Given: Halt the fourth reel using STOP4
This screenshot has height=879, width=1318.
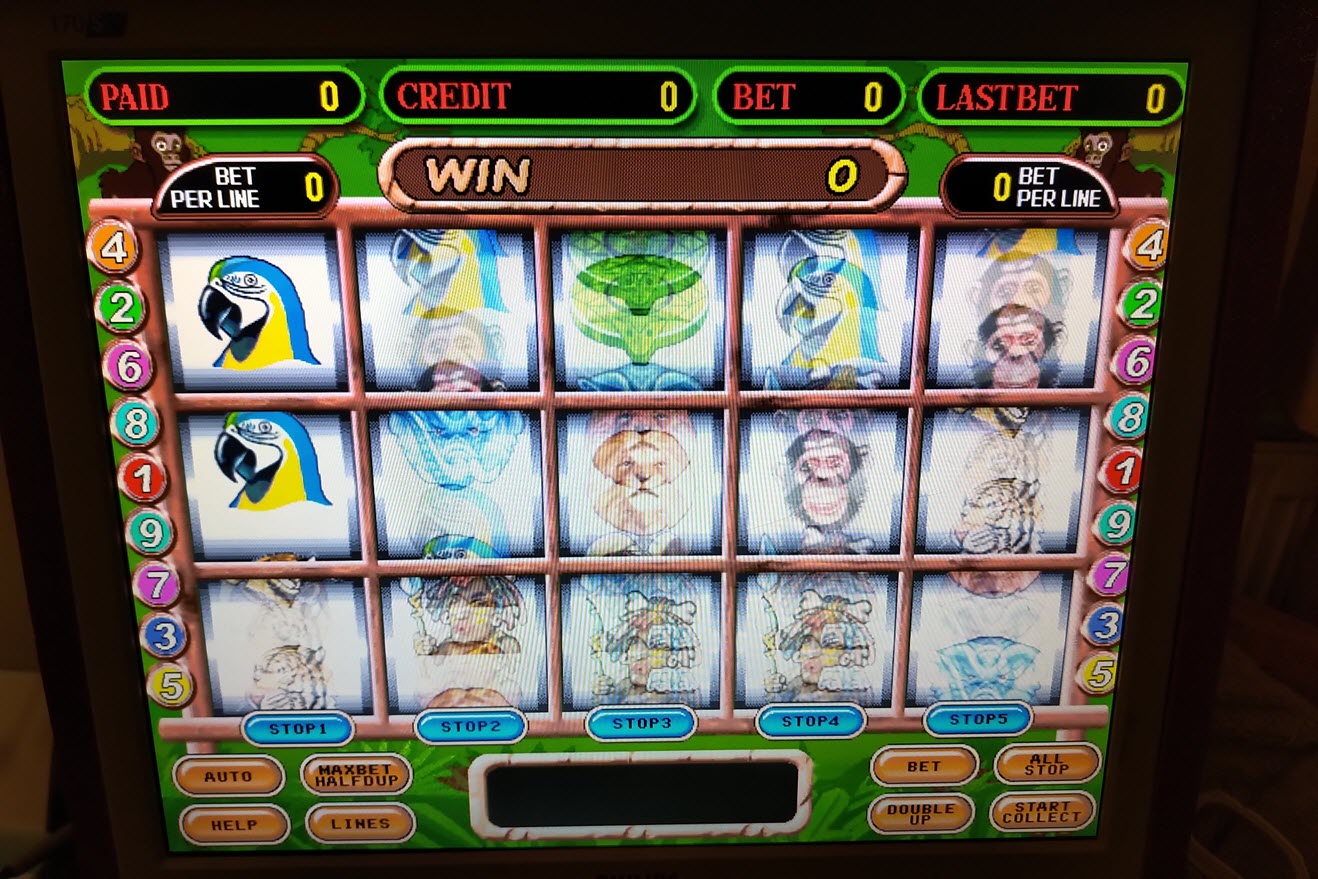Looking at the screenshot, I should click(x=810, y=720).
